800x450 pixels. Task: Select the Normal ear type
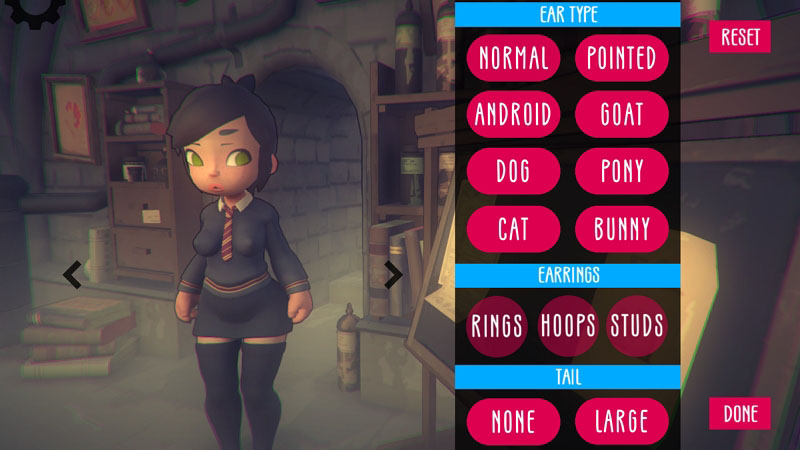pyautogui.click(x=513, y=57)
